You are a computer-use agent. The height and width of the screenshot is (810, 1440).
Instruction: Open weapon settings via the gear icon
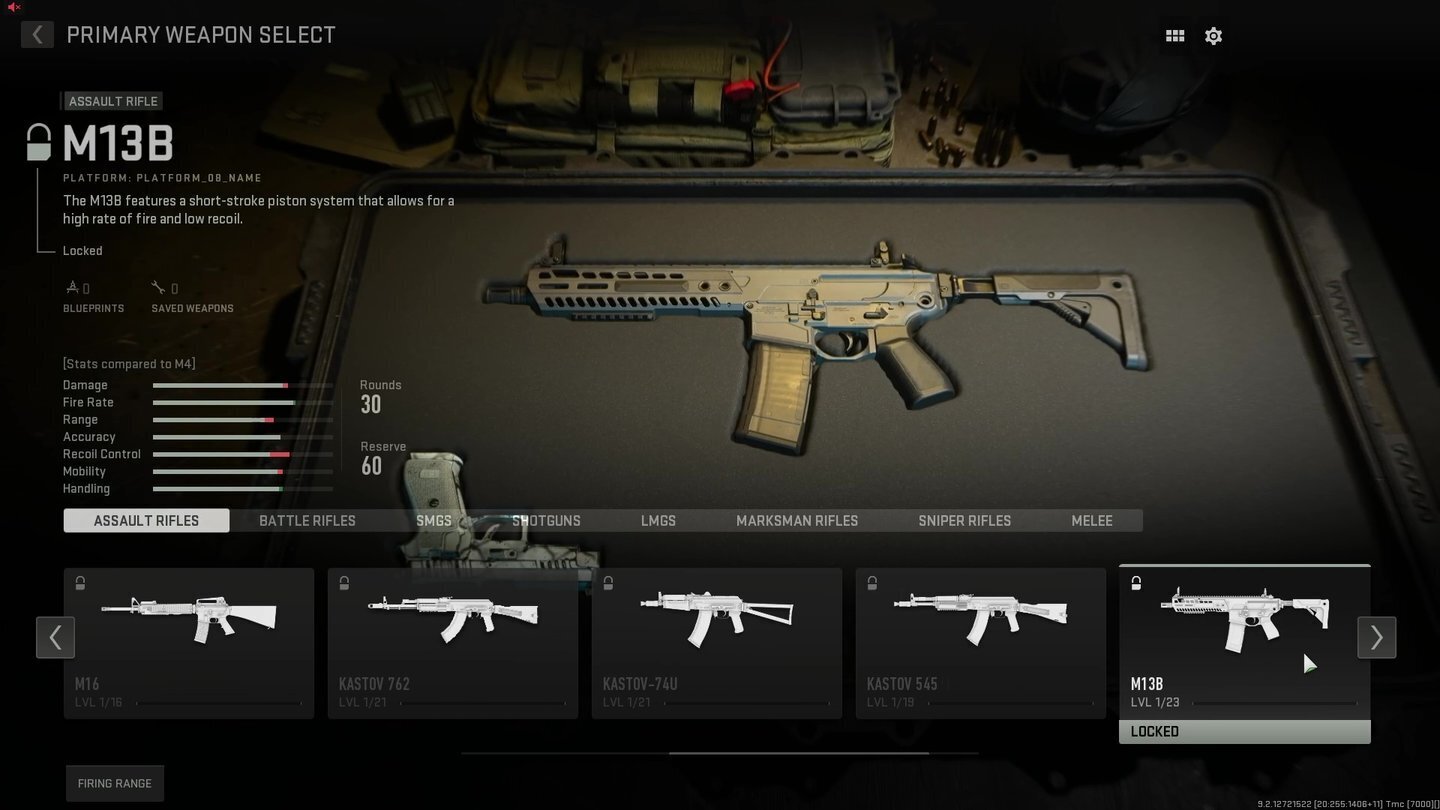(x=1213, y=35)
